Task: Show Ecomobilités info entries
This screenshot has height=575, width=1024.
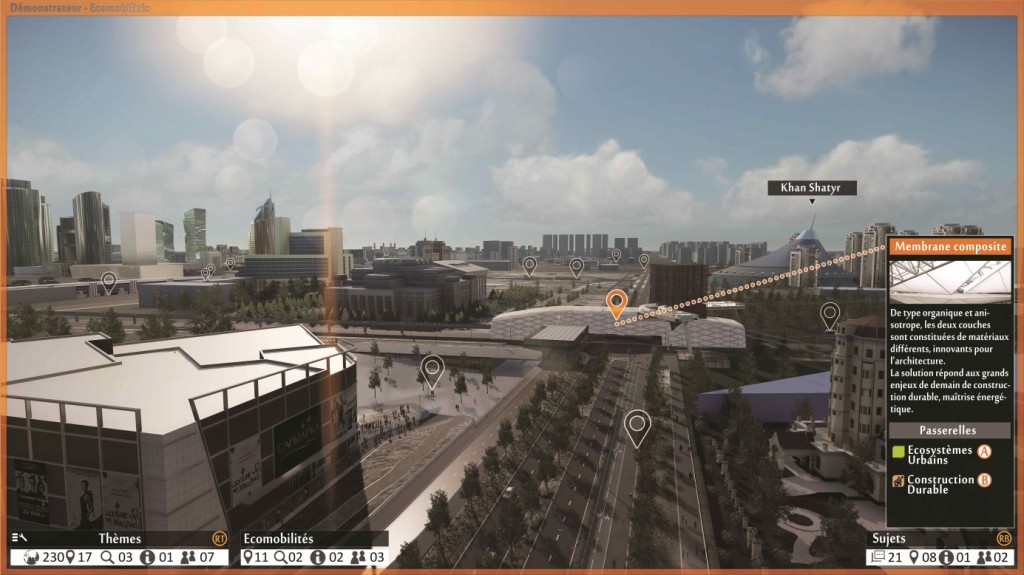Action: [x=318, y=557]
